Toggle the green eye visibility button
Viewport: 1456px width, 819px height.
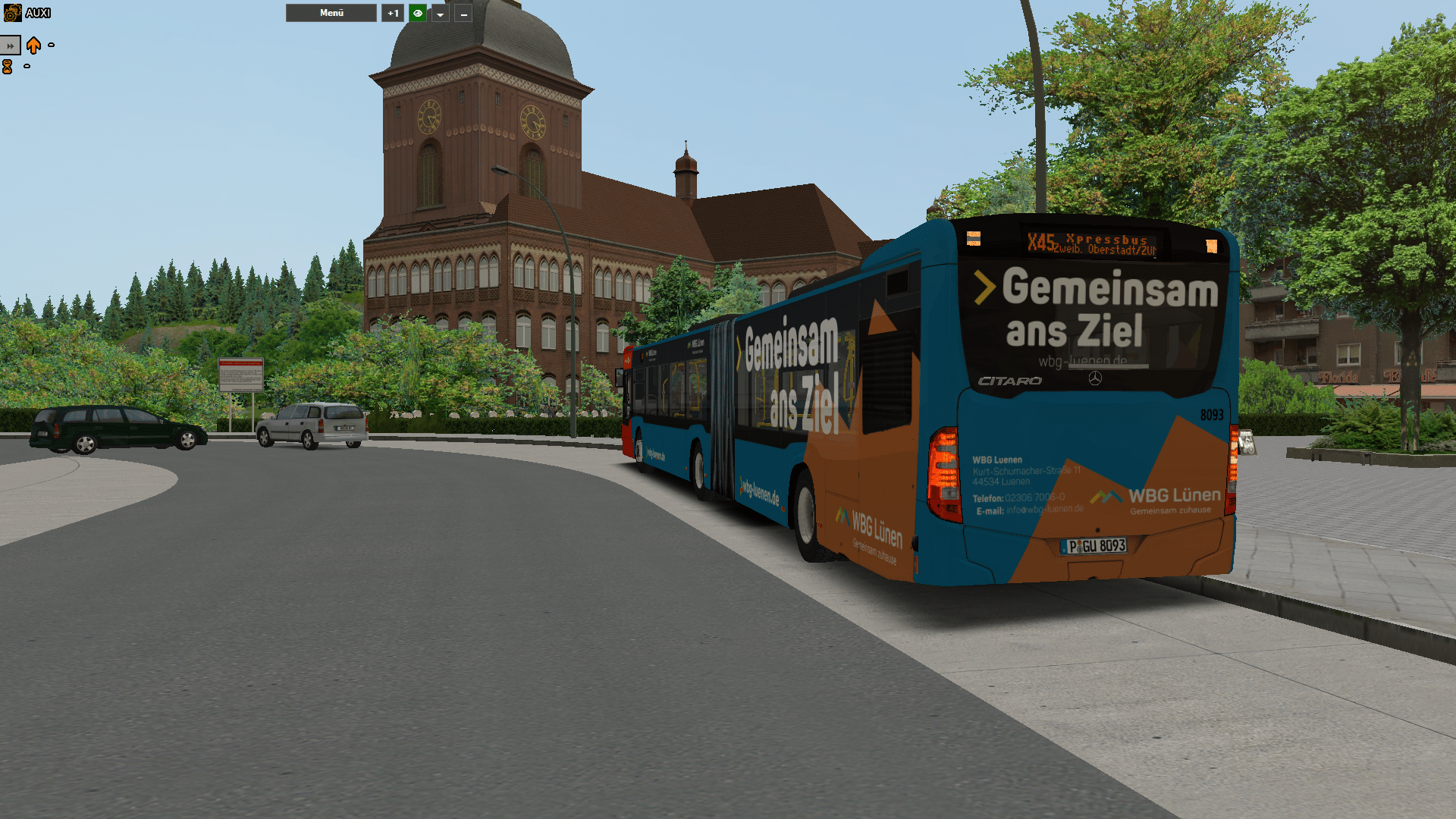pyautogui.click(x=417, y=13)
